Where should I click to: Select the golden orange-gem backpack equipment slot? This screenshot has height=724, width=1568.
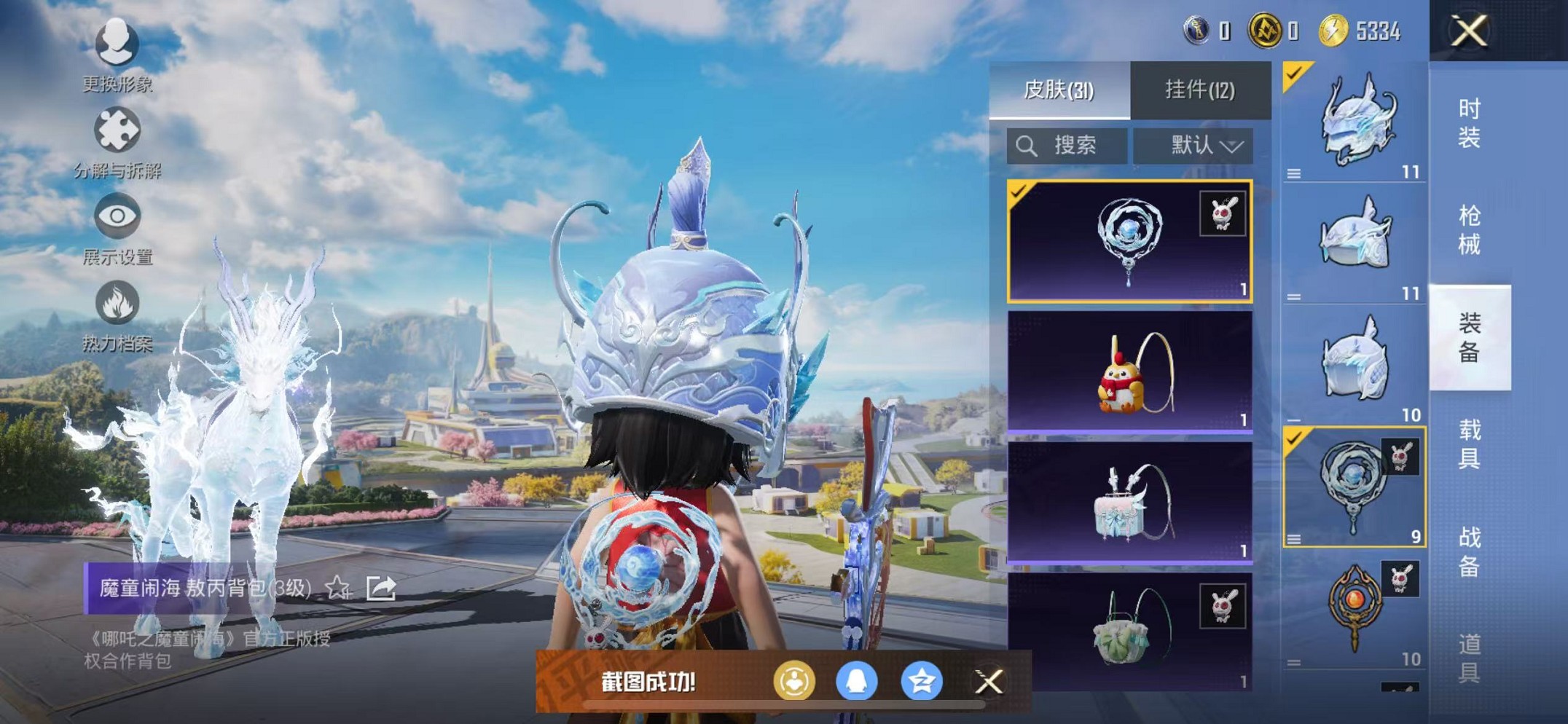click(x=1354, y=609)
